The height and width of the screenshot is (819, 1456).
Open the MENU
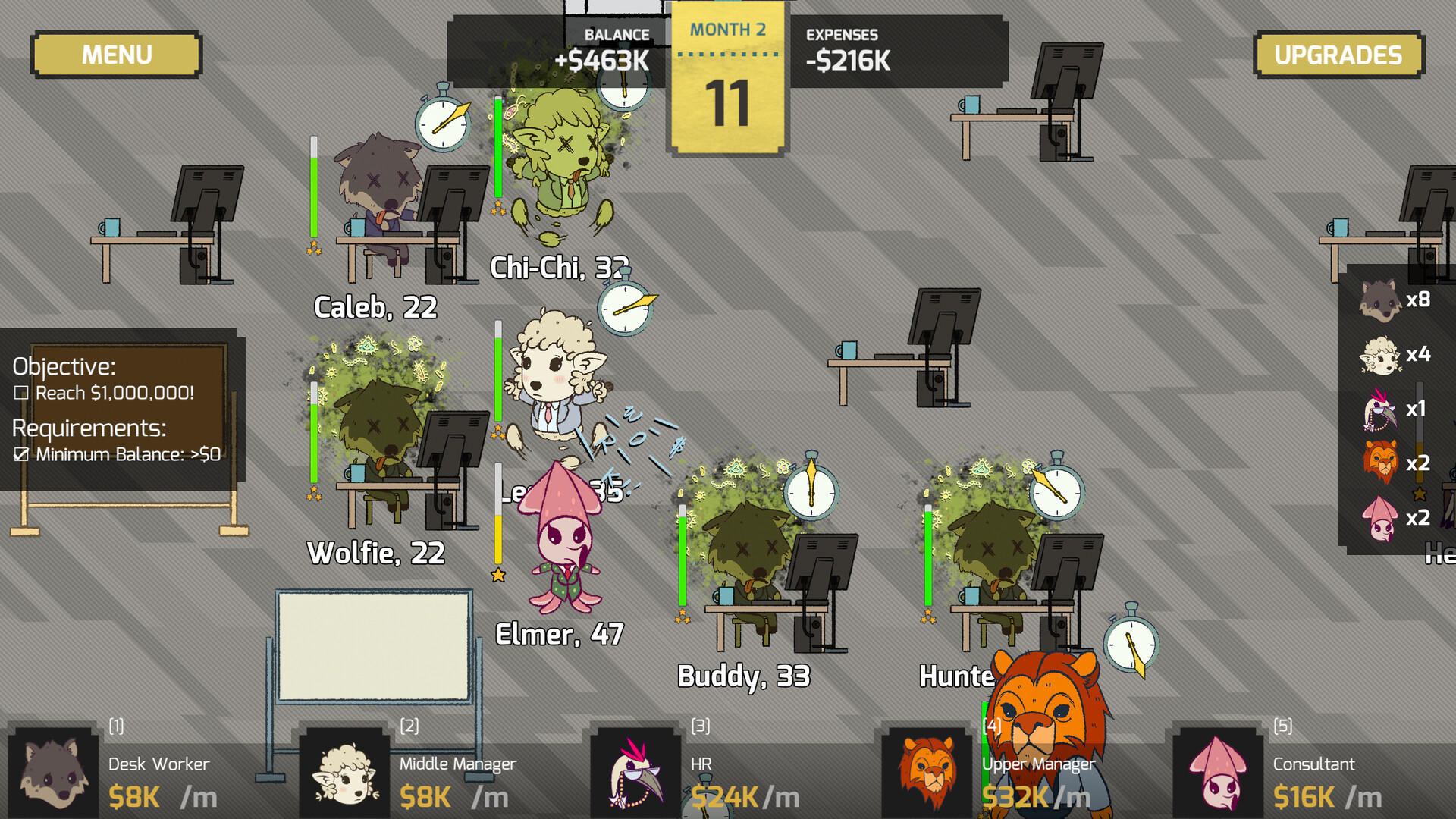point(115,54)
